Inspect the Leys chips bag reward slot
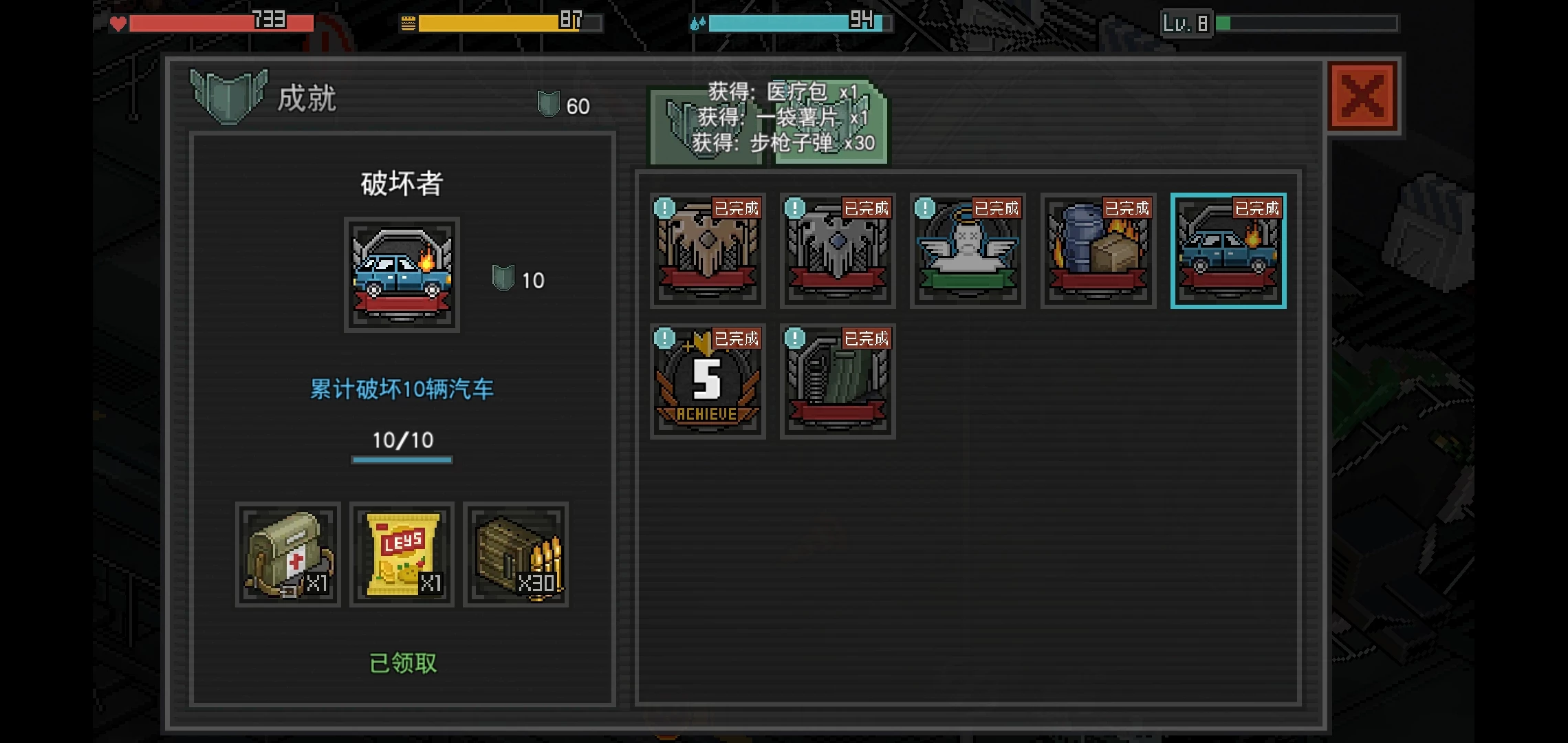 point(402,554)
